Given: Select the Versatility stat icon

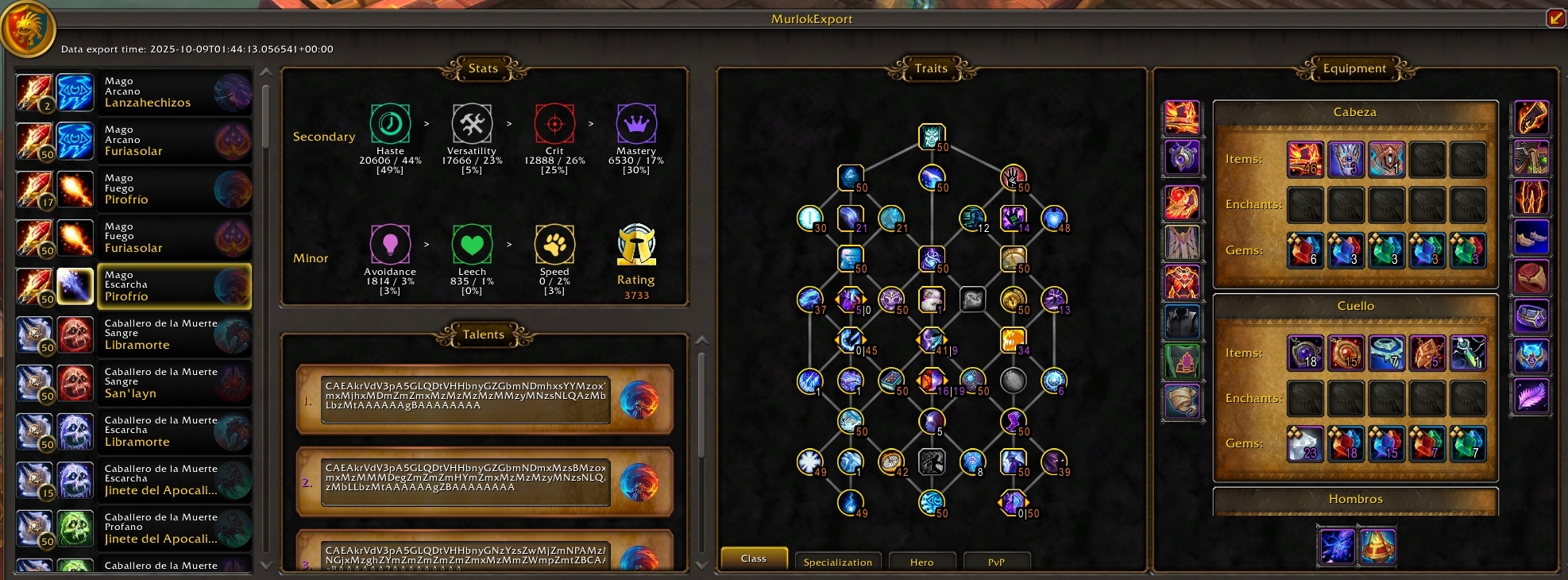Looking at the screenshot, I should pos(472,124).
